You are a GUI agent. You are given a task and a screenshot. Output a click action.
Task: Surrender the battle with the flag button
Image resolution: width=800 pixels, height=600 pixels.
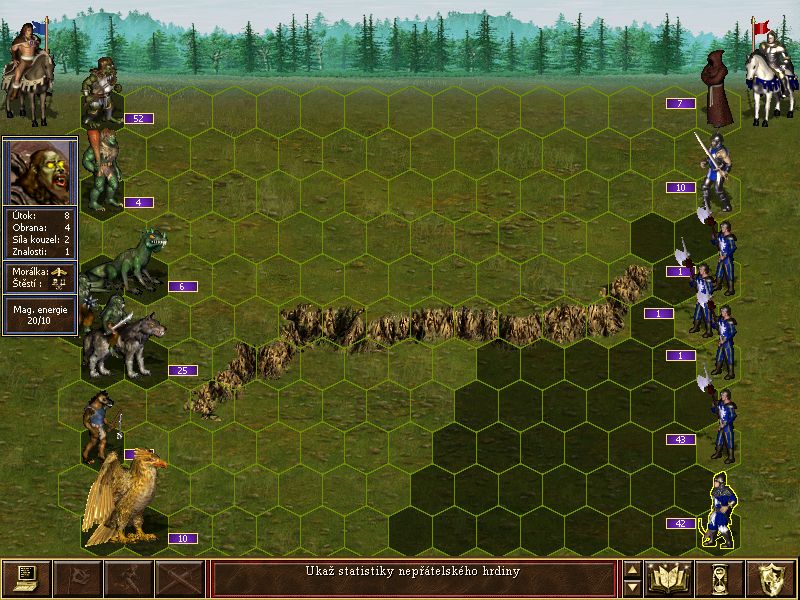click(77, 578)
